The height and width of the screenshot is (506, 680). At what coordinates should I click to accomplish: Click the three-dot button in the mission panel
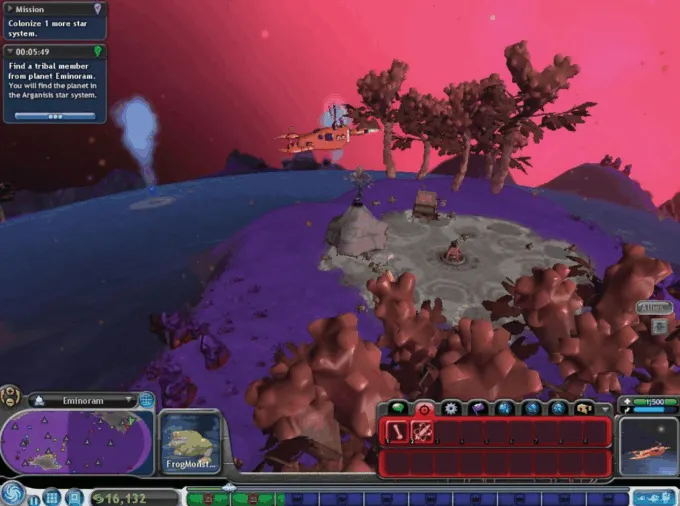pos(55,116)
